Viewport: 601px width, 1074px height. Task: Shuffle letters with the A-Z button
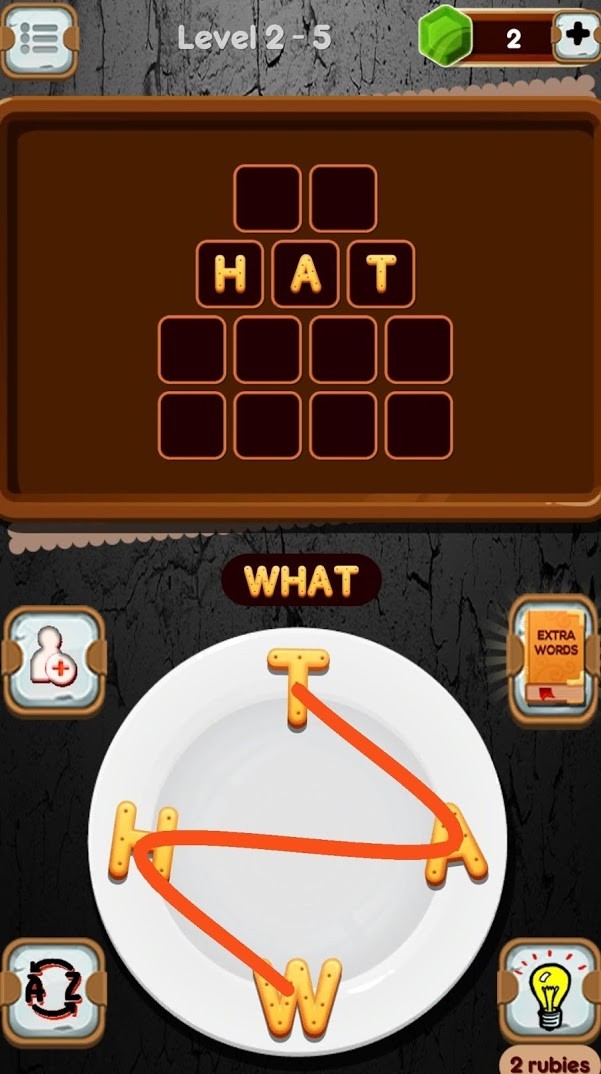52,994
